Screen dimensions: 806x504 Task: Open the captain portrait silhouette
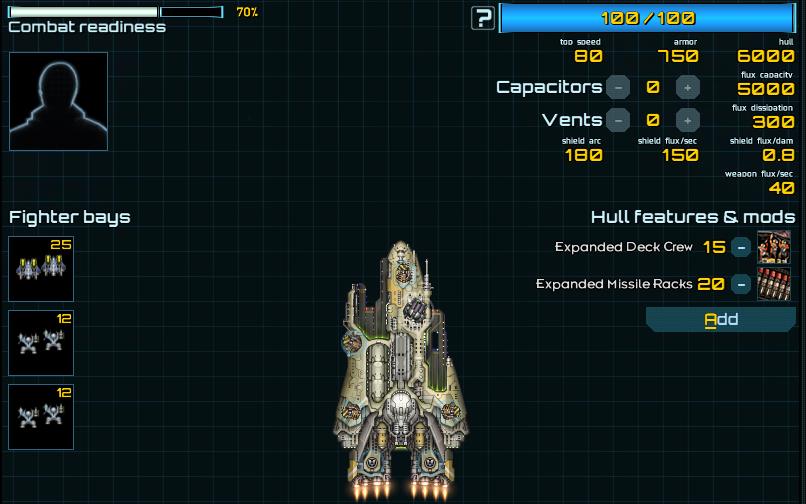58,101
